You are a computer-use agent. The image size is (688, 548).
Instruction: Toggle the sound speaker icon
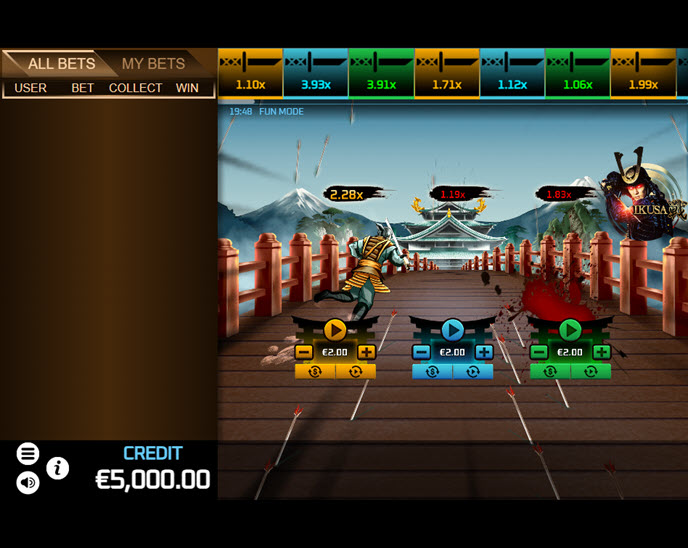point(28,483)
